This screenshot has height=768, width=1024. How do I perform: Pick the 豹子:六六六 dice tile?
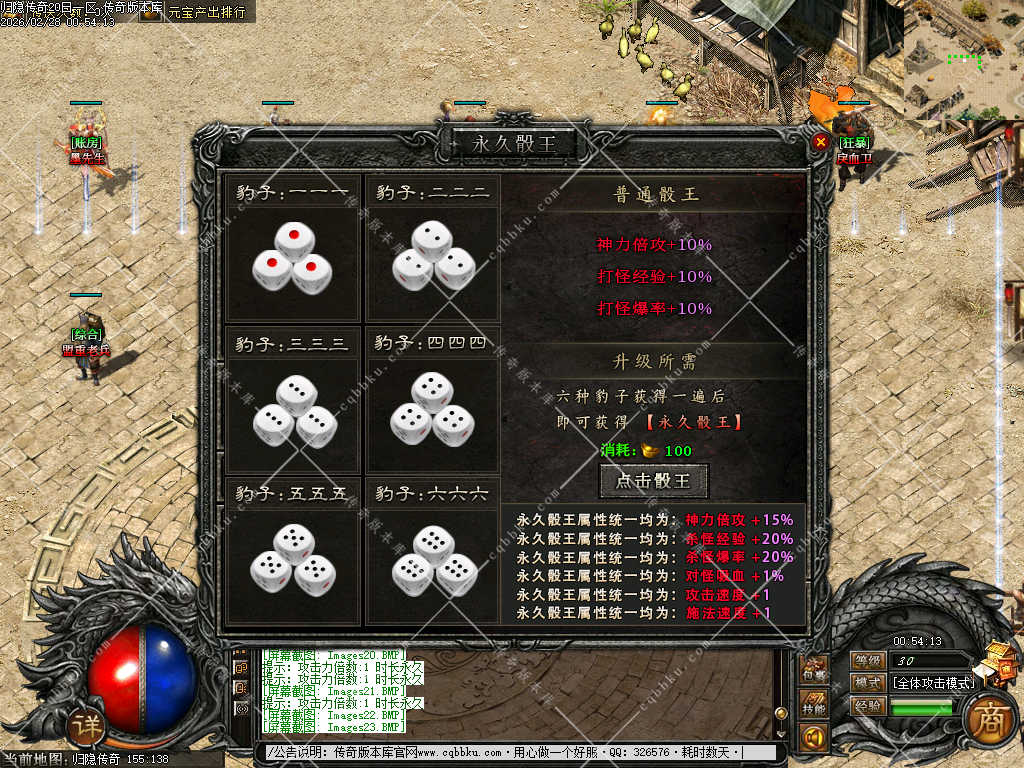[432, 562]
